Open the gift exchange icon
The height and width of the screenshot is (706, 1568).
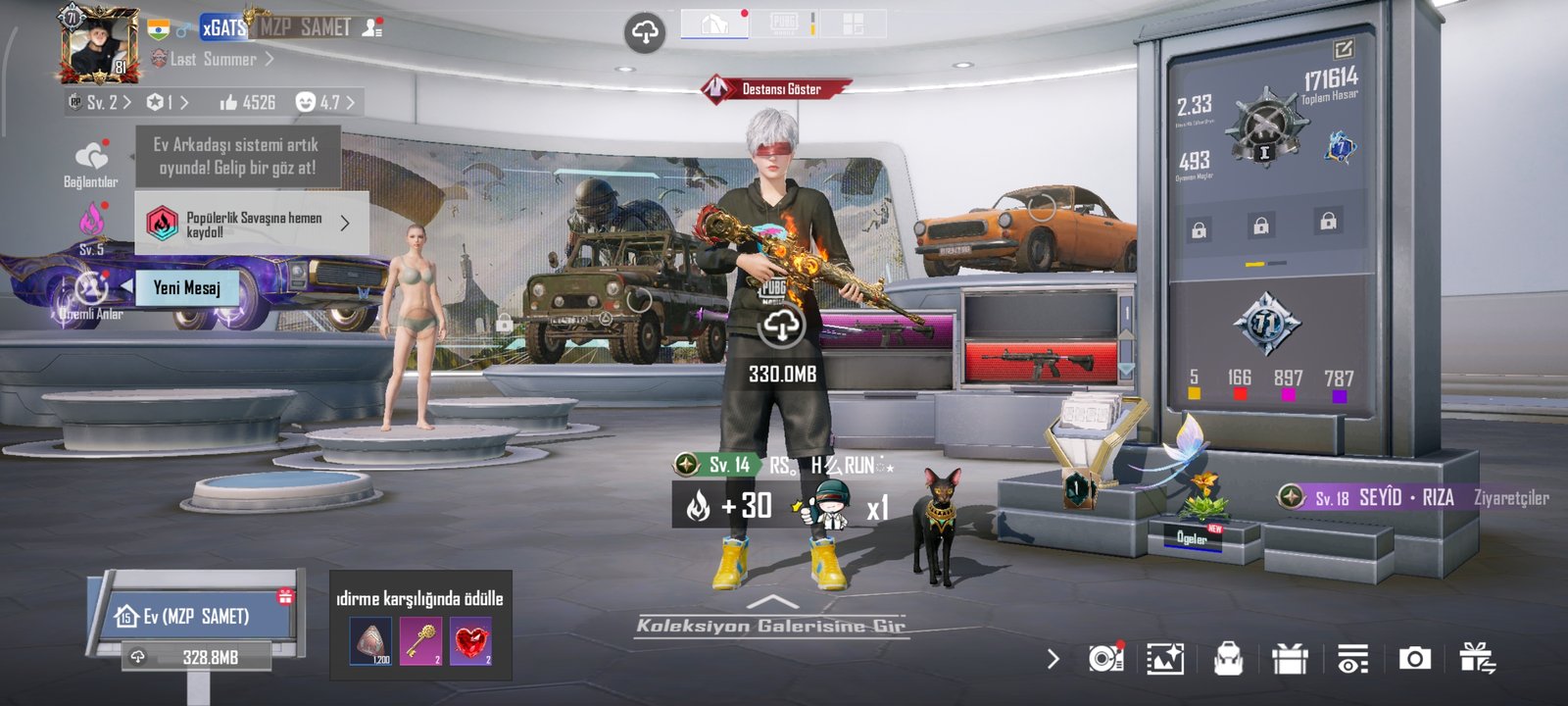click(x=1477, y=659)
